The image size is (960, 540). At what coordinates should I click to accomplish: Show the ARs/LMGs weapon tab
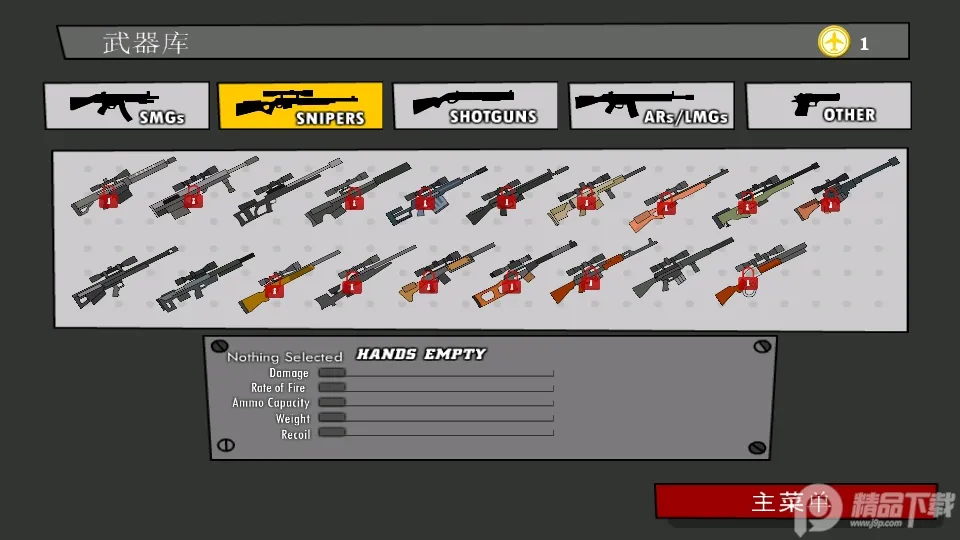[x=651, y=106]
